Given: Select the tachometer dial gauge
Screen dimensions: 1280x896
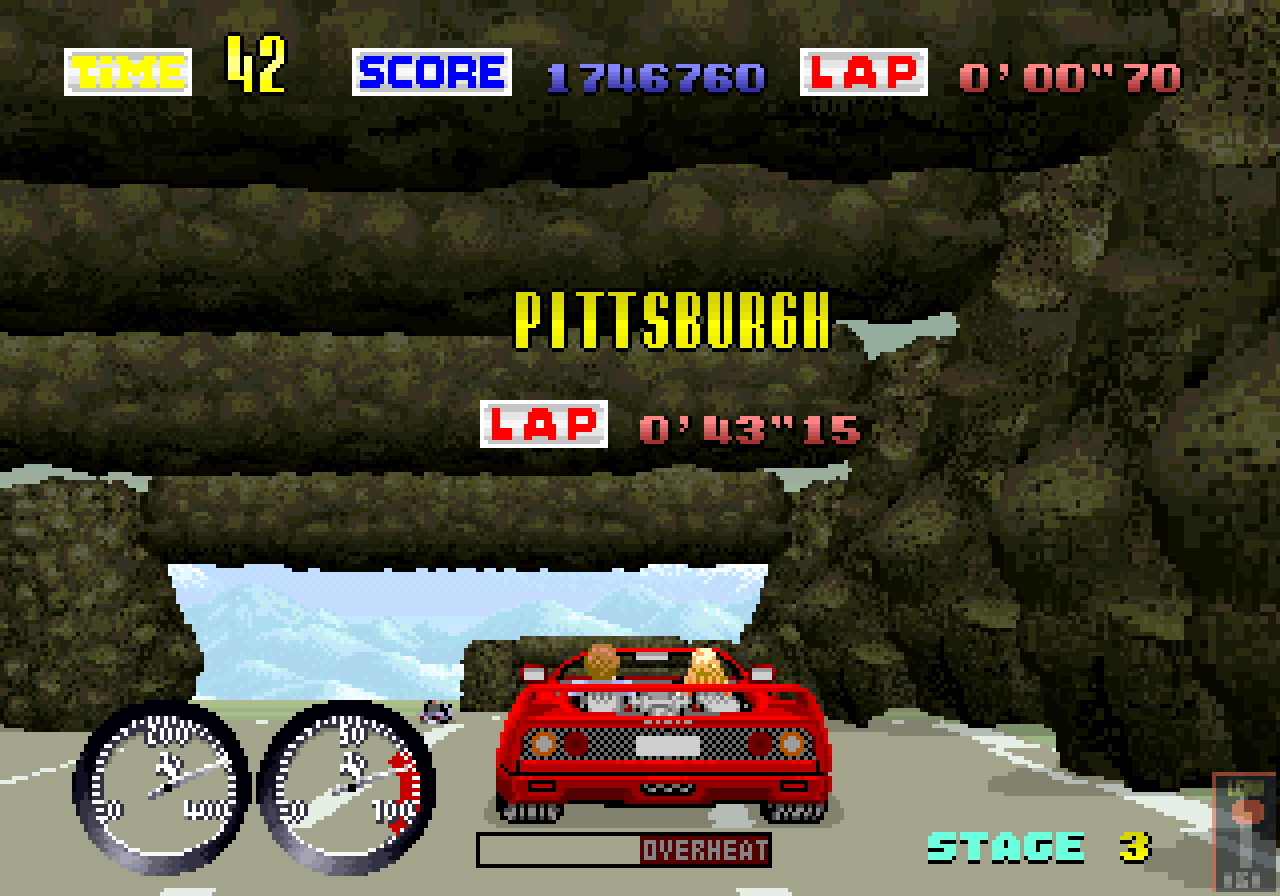Looking at the screenshot, I should coord(346,786).
